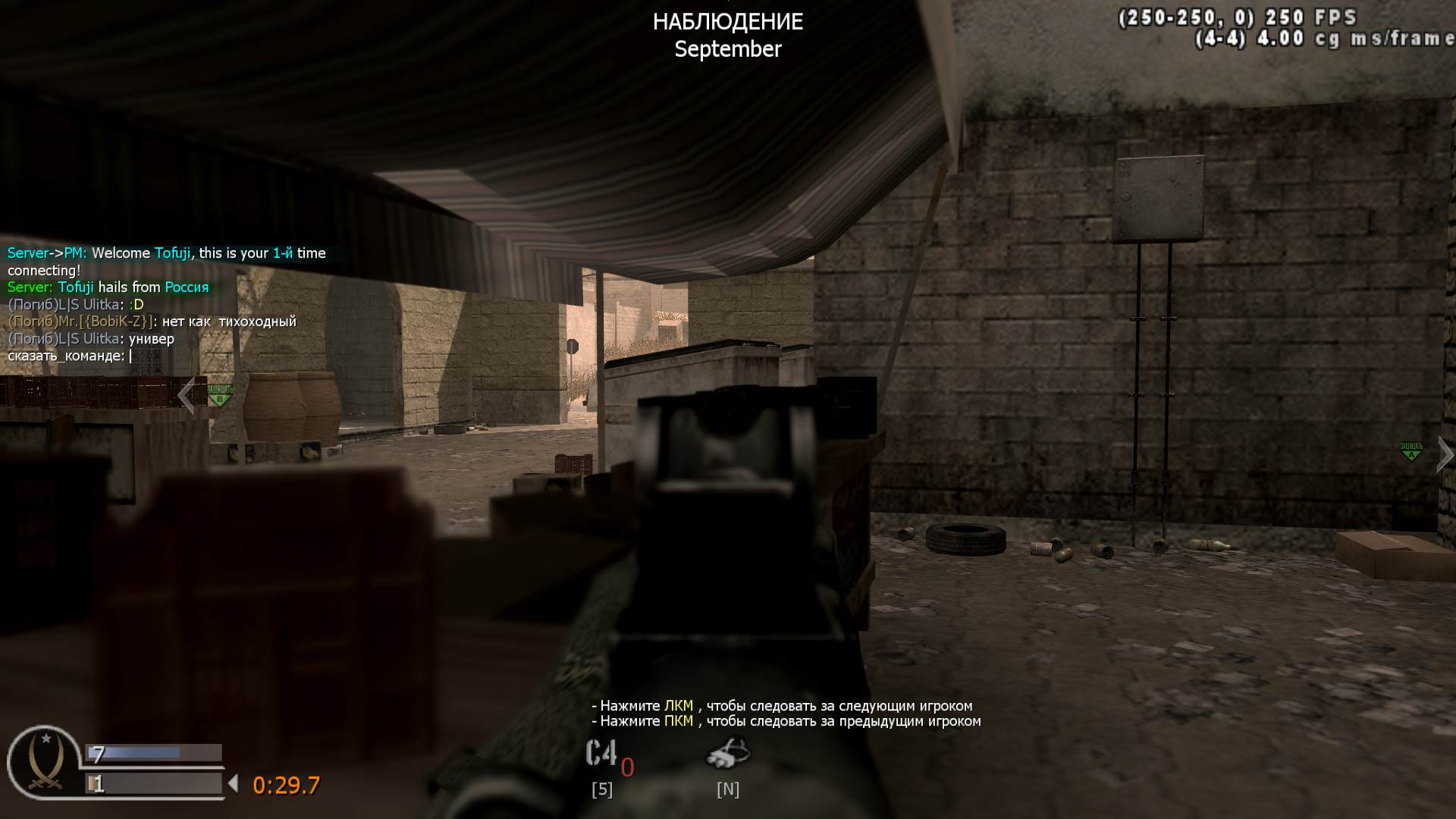Select the September map name label
This screenshot has height=819, width=1456.
tap(727, 49)
